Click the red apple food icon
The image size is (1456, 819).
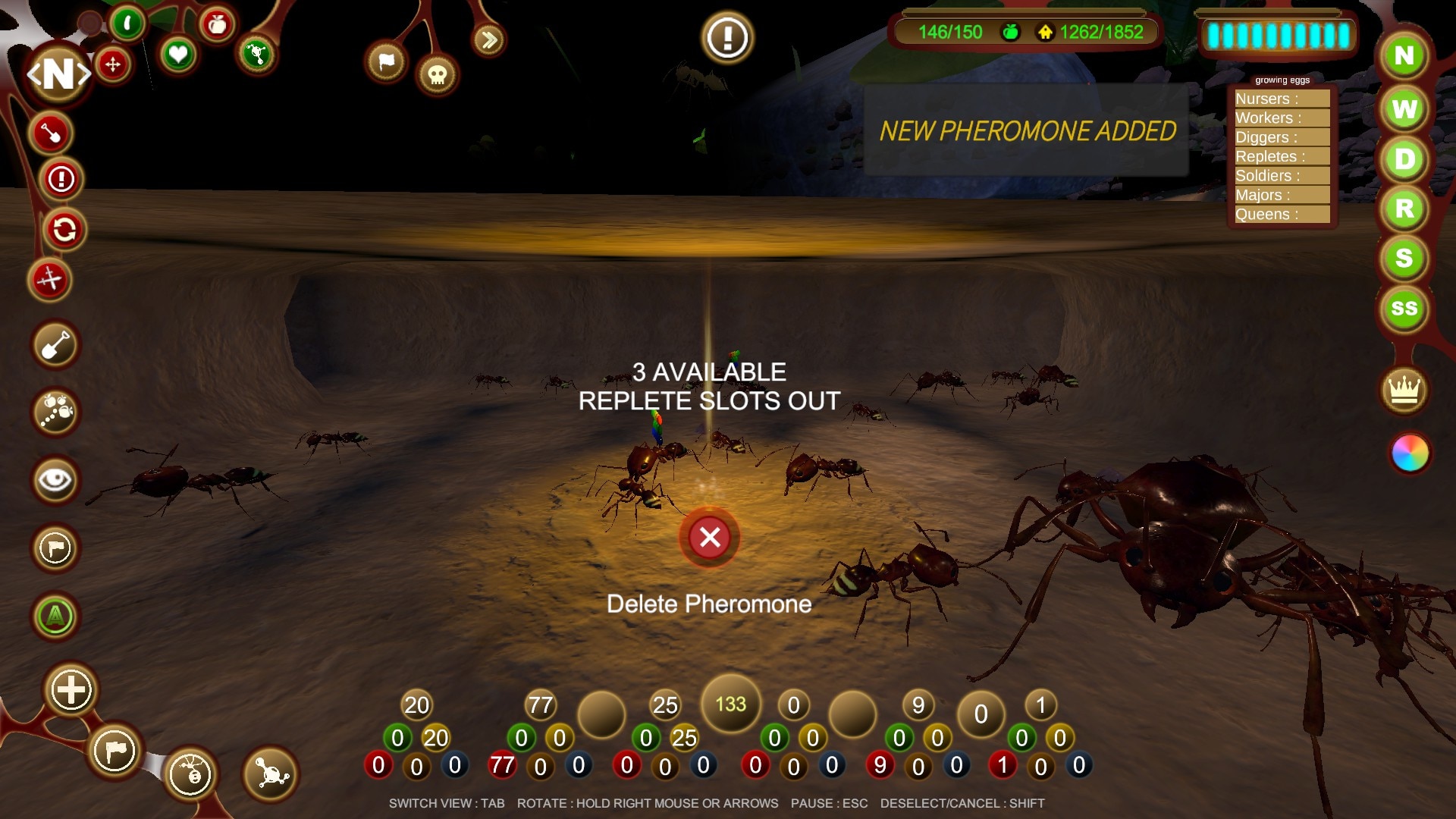pyautogui.click(x=218, y=25)
